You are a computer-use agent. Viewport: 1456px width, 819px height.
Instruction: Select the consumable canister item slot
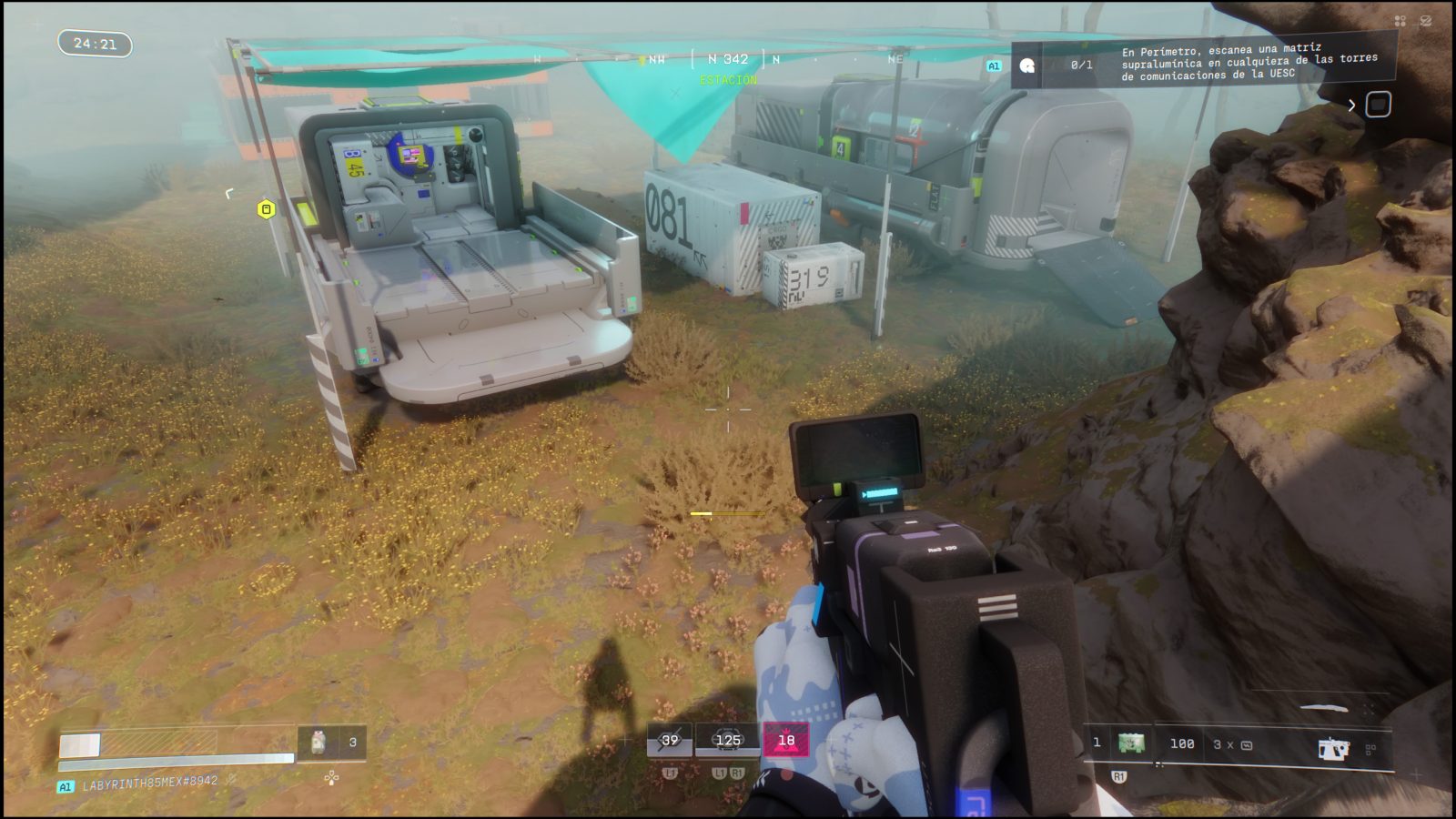[x=318, y=743]
